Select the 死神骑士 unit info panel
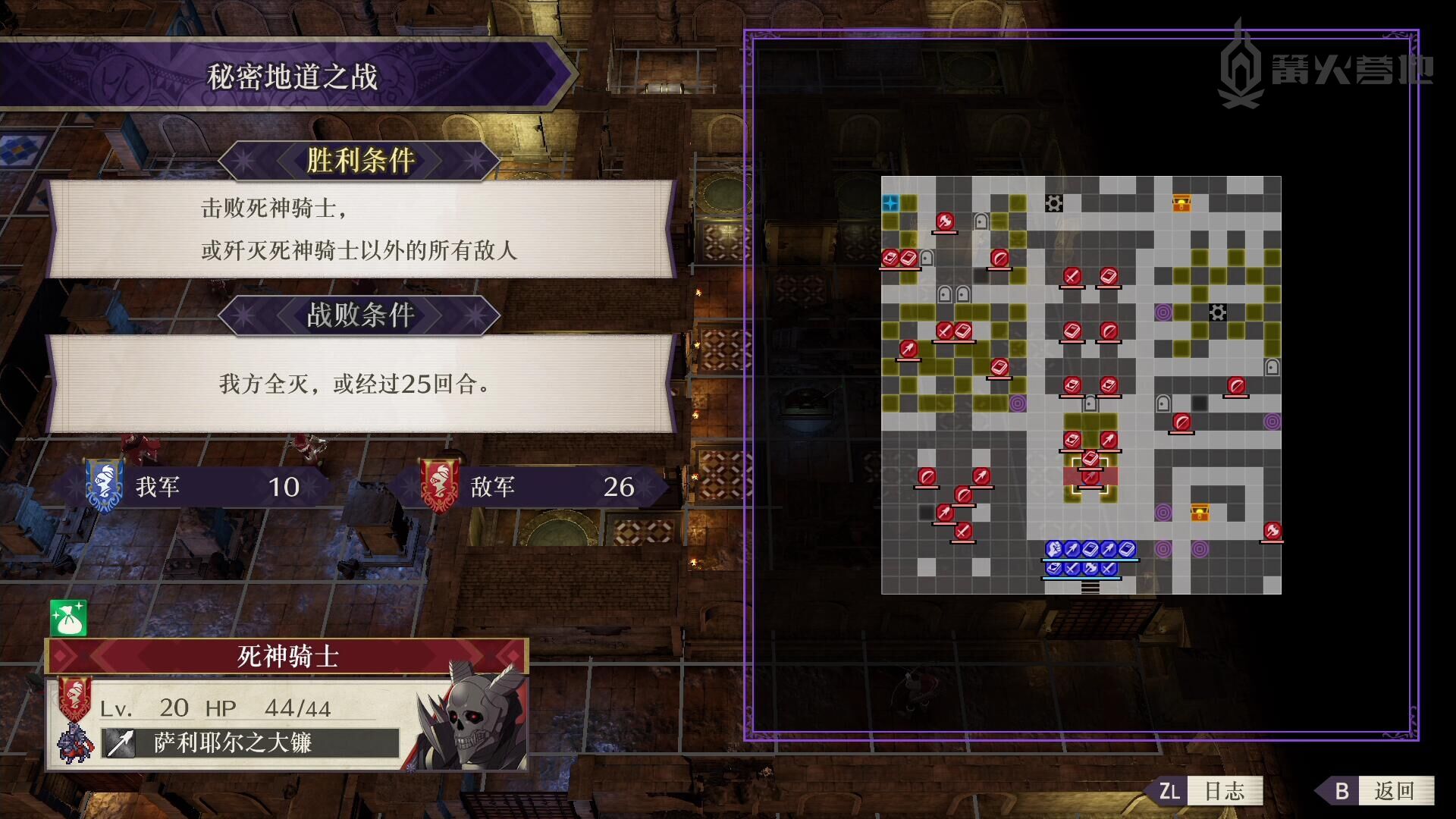The height and width of the screenshot is (819, 1456). [x=287, y=656]
